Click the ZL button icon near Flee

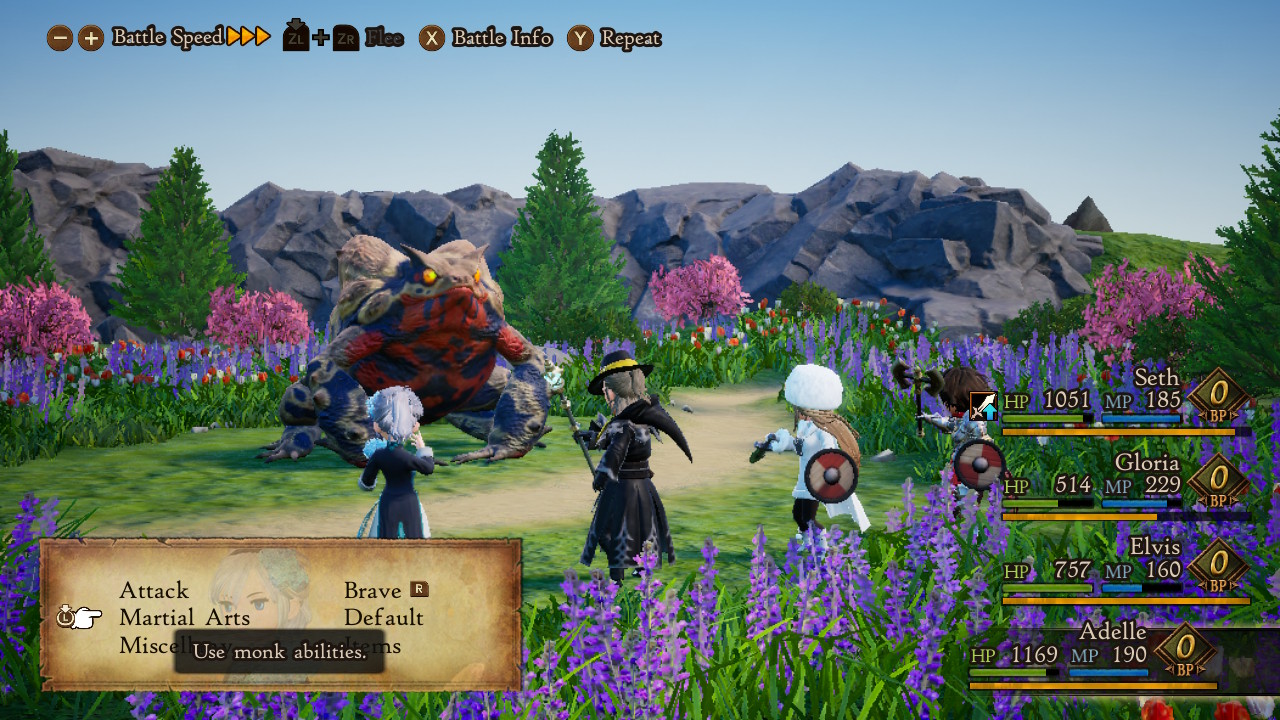[x=295, y=36]
